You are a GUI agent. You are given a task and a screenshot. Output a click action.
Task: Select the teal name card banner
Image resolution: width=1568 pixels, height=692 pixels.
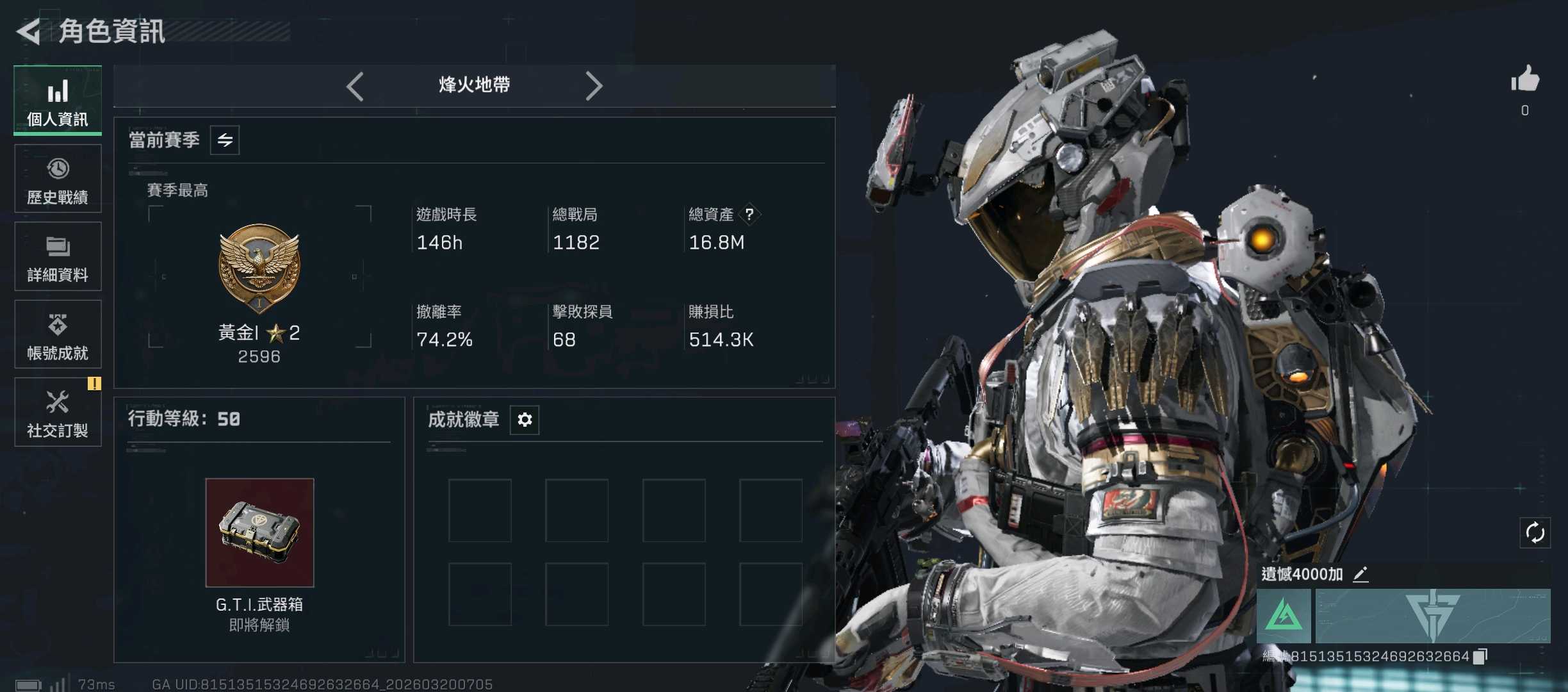(x=1433, y=616)
